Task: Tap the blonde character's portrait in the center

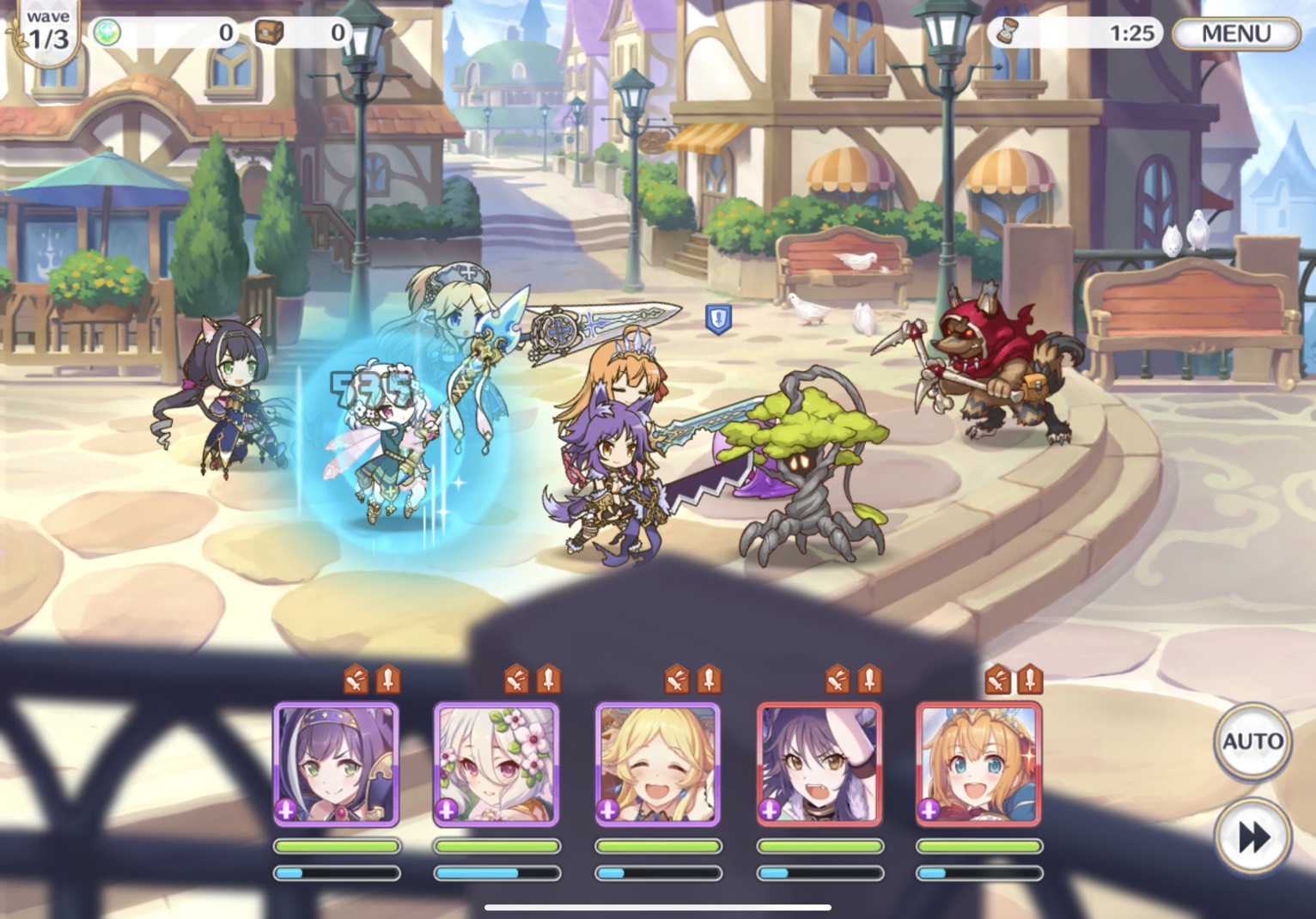Action: 657,764
